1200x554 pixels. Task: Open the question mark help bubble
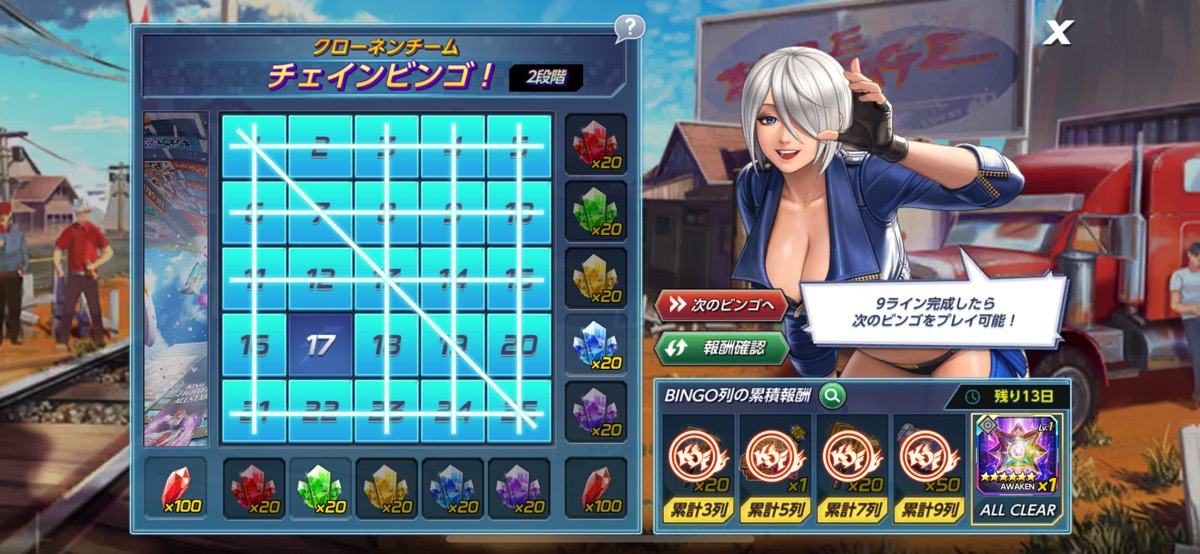coord(629,27)
